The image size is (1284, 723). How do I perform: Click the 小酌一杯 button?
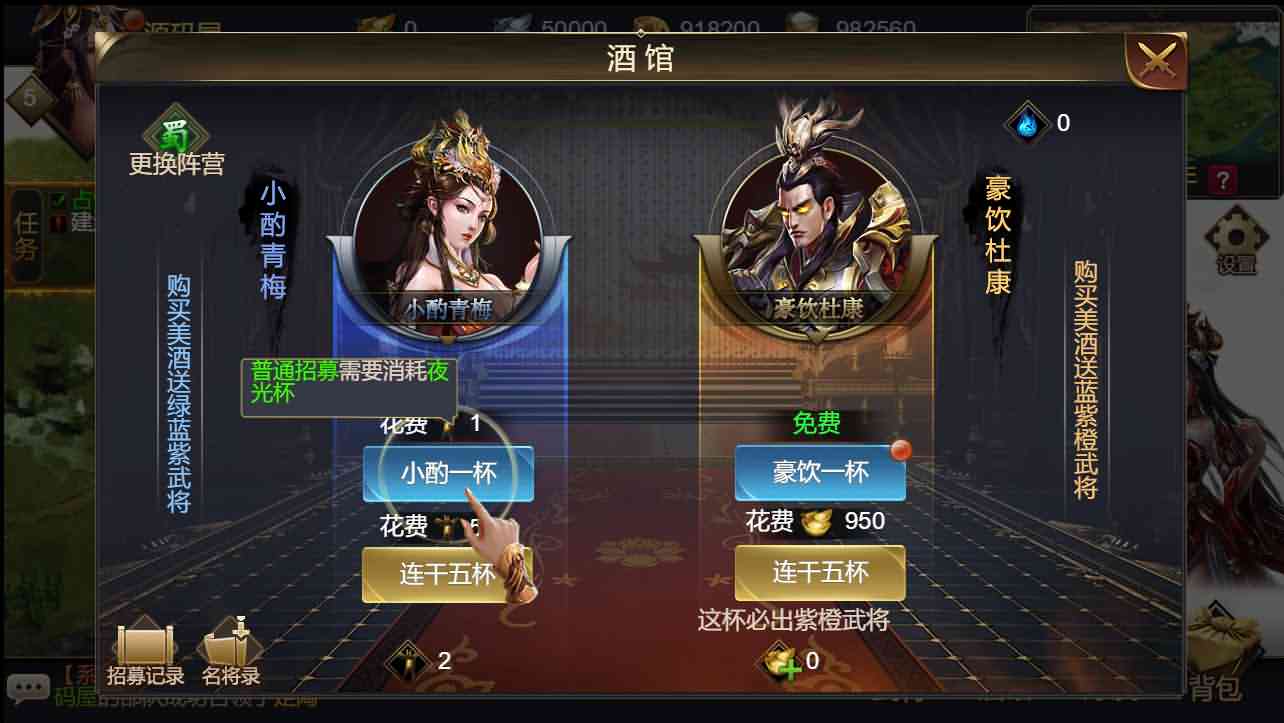tap(447, 474)
